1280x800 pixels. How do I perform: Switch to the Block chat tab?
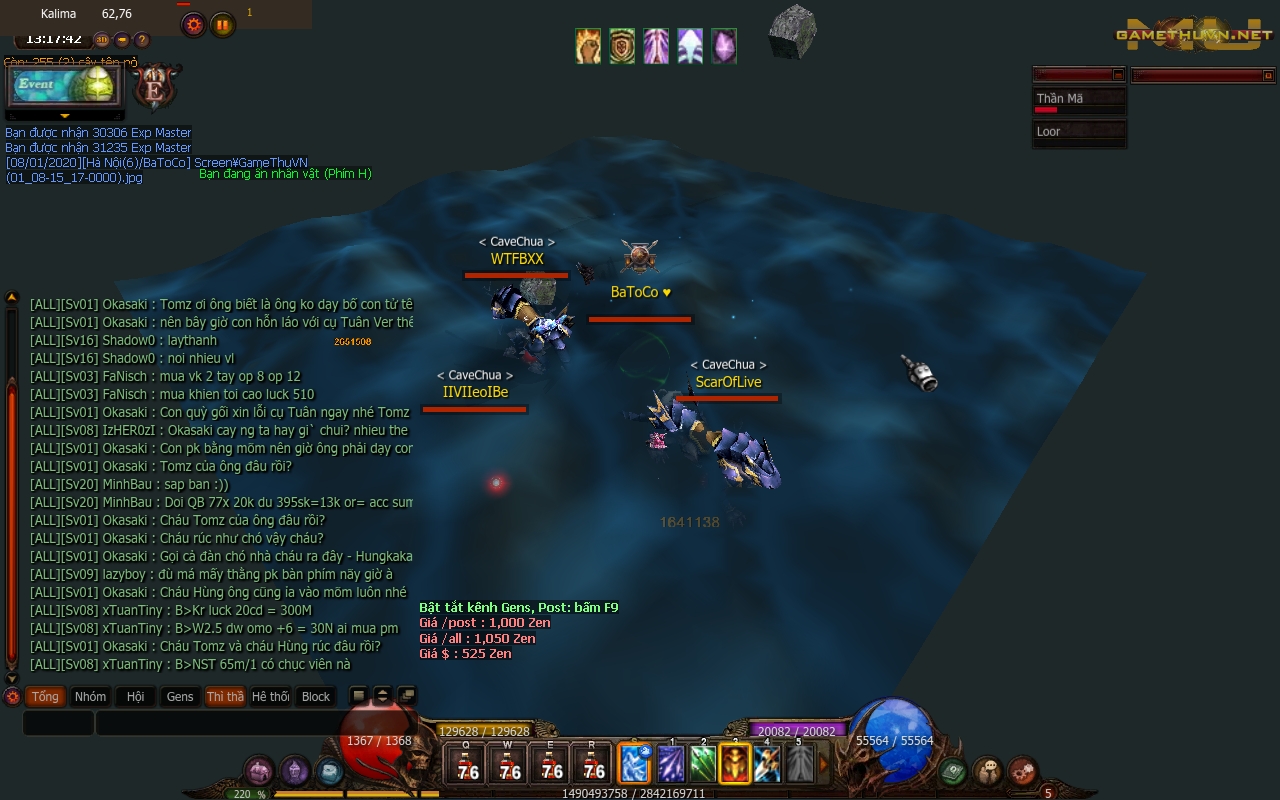316,696
